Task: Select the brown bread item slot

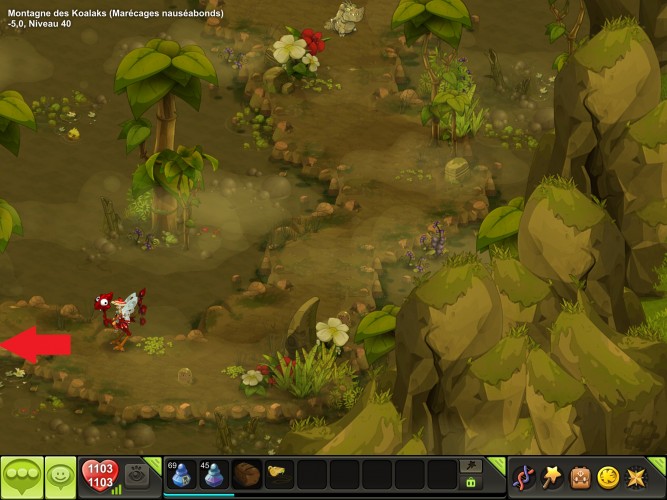Action: coord(246,474)
